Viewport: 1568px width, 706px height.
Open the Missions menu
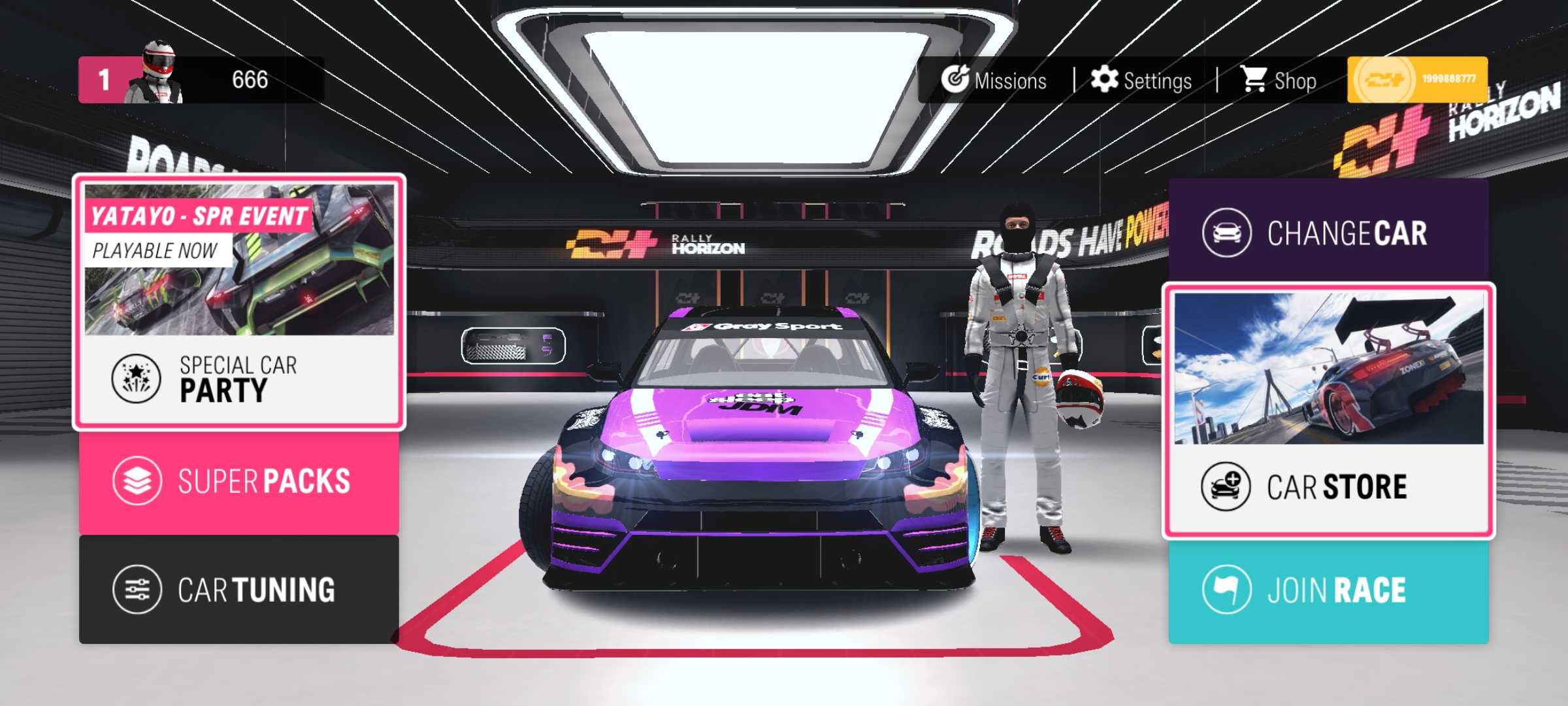coord(994,80)
